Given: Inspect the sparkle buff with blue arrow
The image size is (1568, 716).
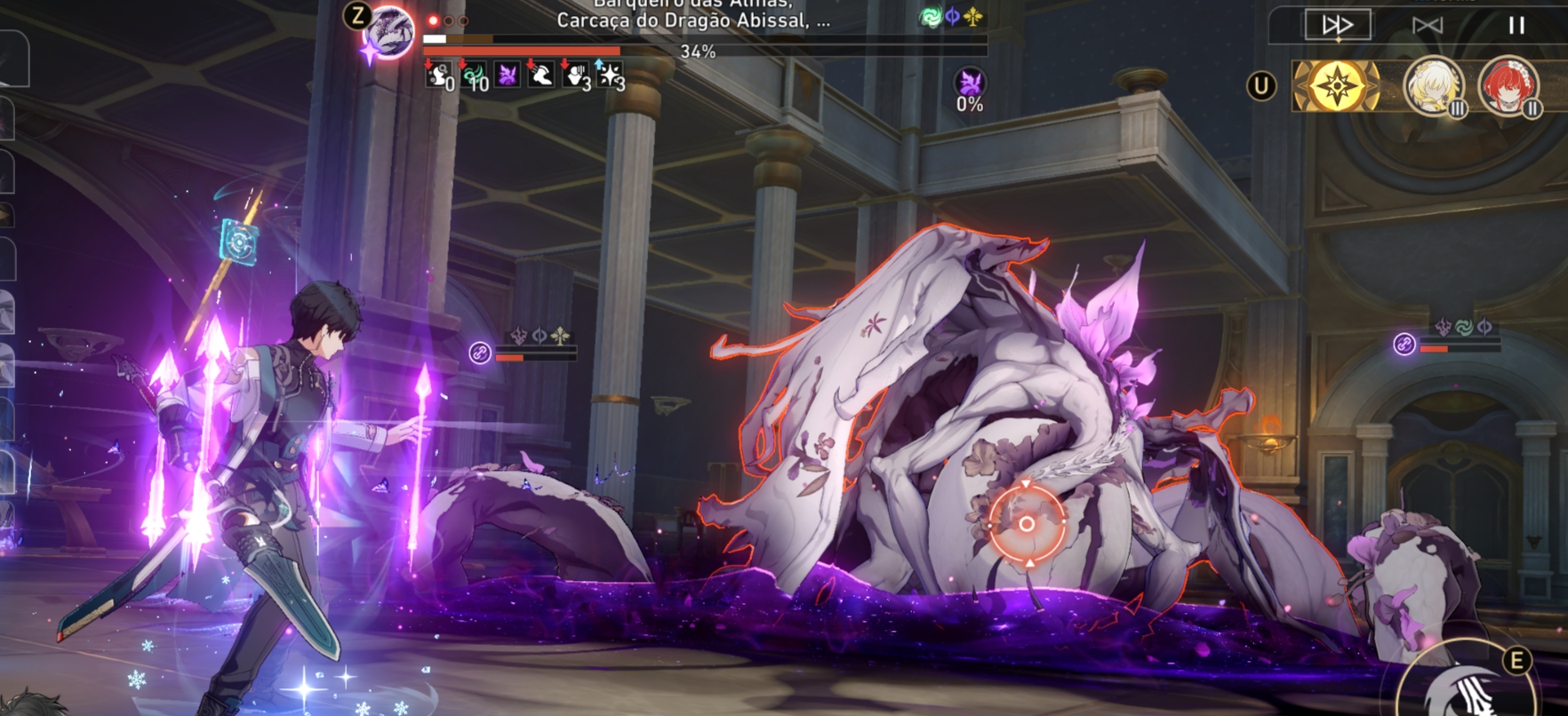Looking at the screenshot, I should click(x=609, y=76).
